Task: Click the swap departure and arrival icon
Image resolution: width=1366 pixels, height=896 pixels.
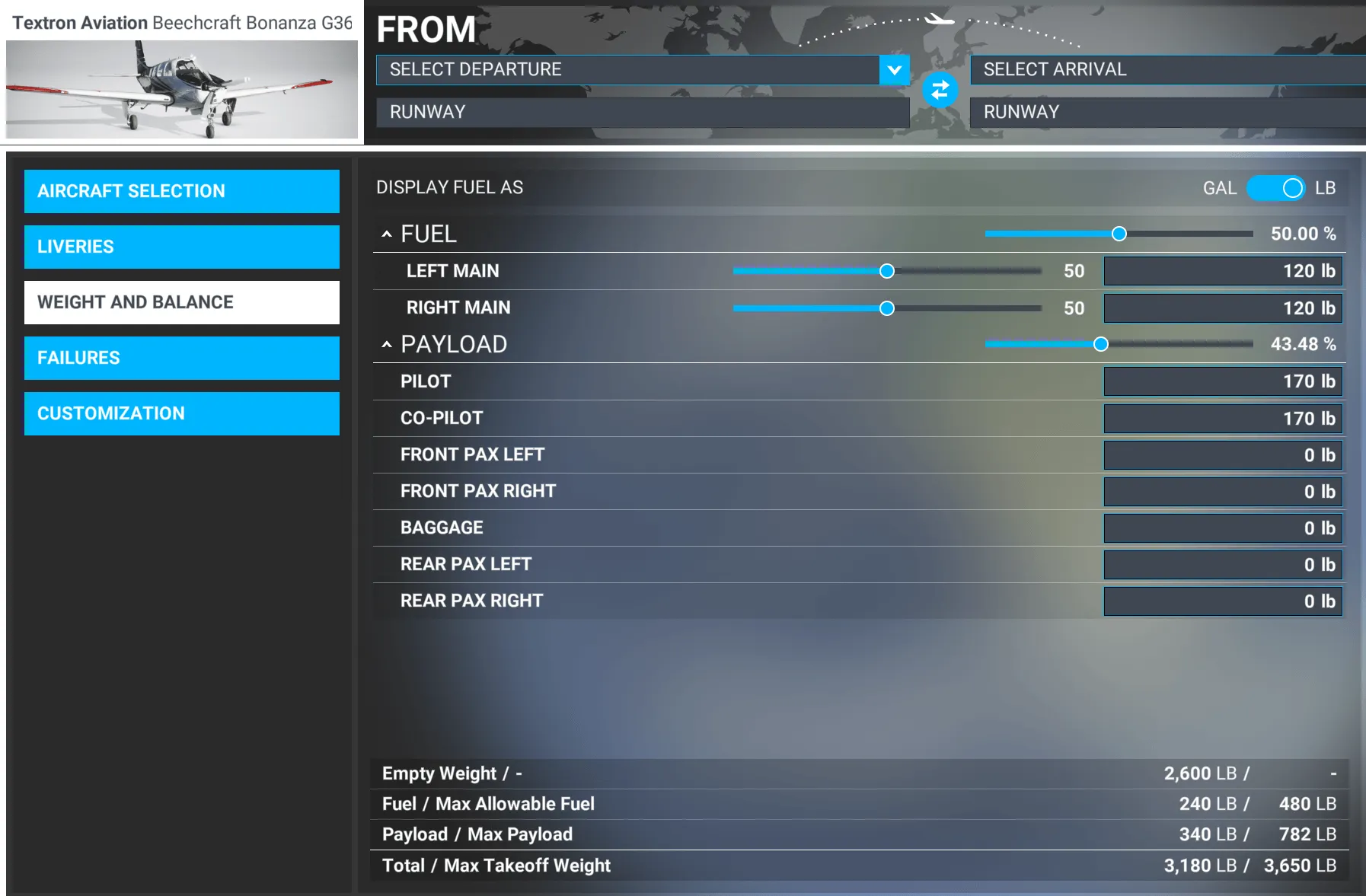Action: click(x=940, y=89)
